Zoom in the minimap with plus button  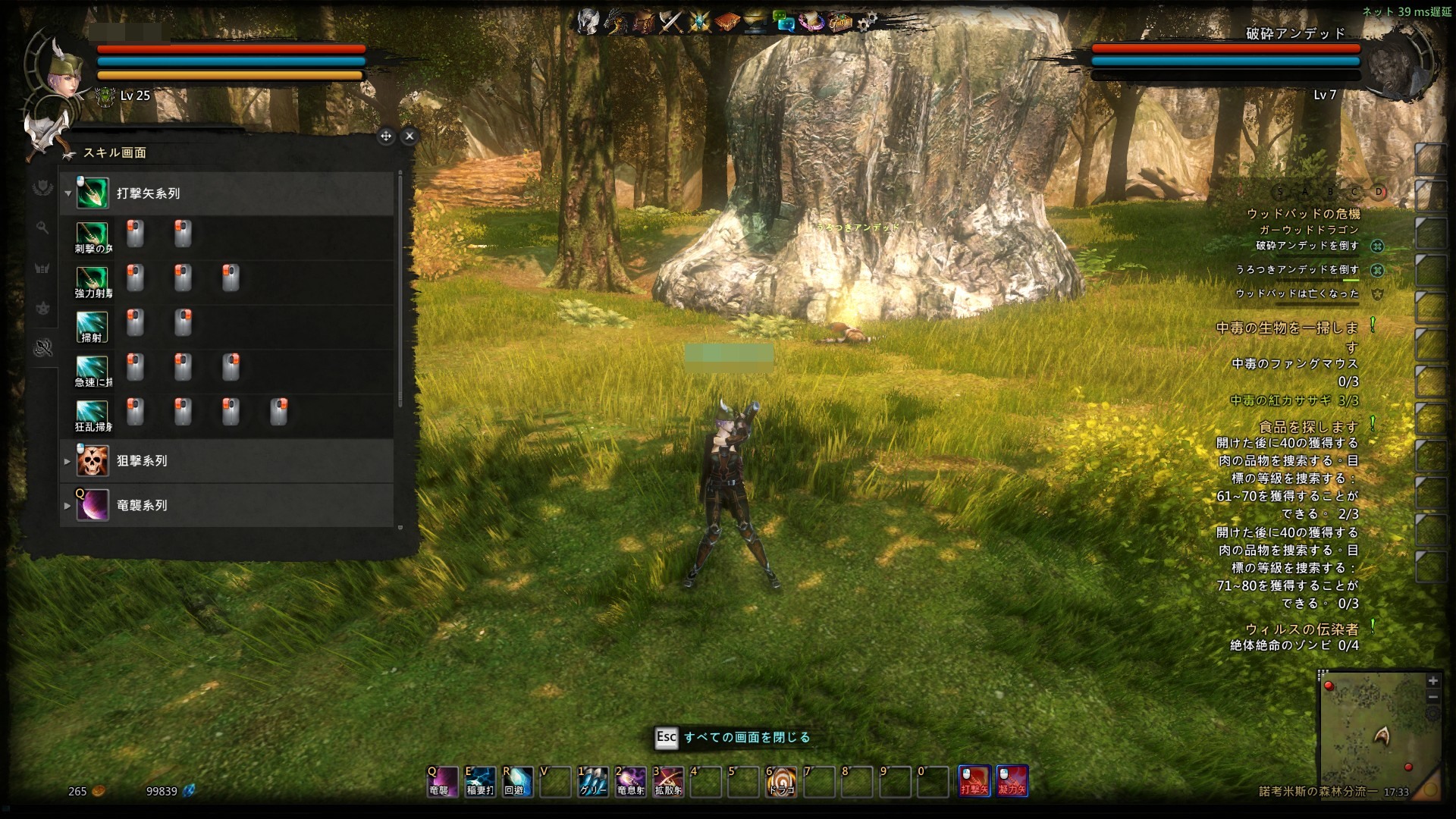1432,681
